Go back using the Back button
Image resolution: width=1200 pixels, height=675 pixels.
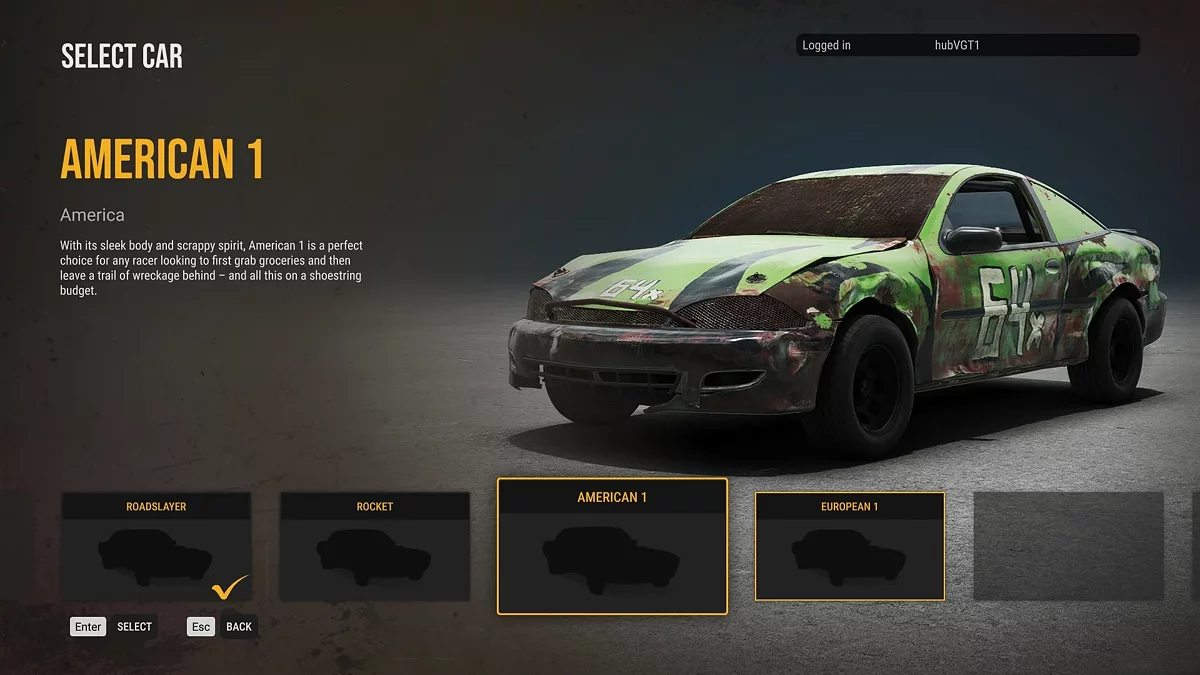pyautogui.click(x=222, y=627)
